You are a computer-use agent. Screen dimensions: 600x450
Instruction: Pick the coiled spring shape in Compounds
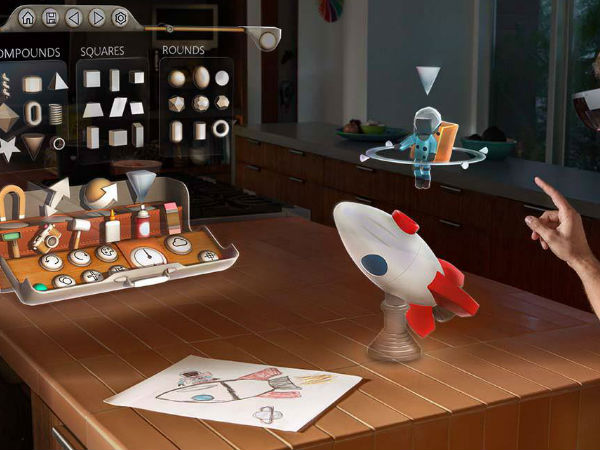pyautogui.click(x=56, y=112)
